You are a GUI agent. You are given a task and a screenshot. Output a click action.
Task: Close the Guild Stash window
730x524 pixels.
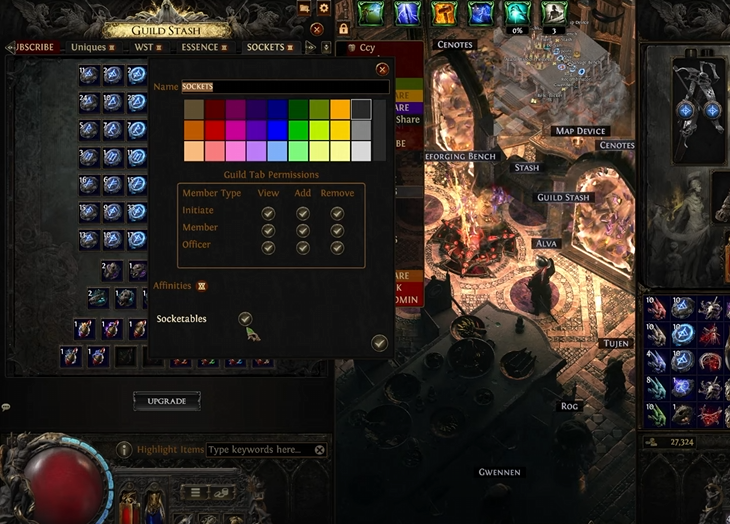(x=317, y=30)
